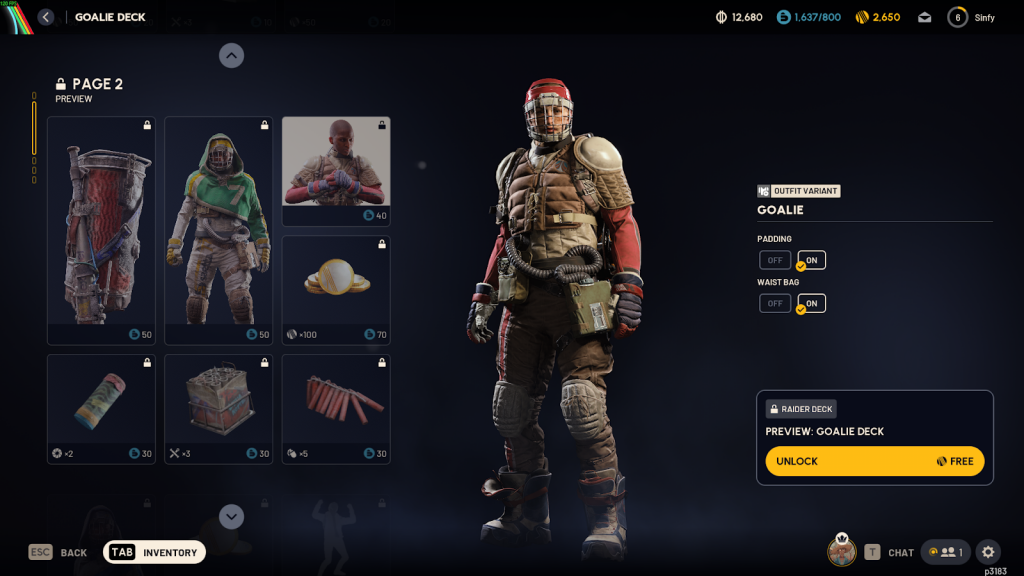Viewport: 1024px width, 576px height.
Task: Open the party members panel
Action: 946,552
